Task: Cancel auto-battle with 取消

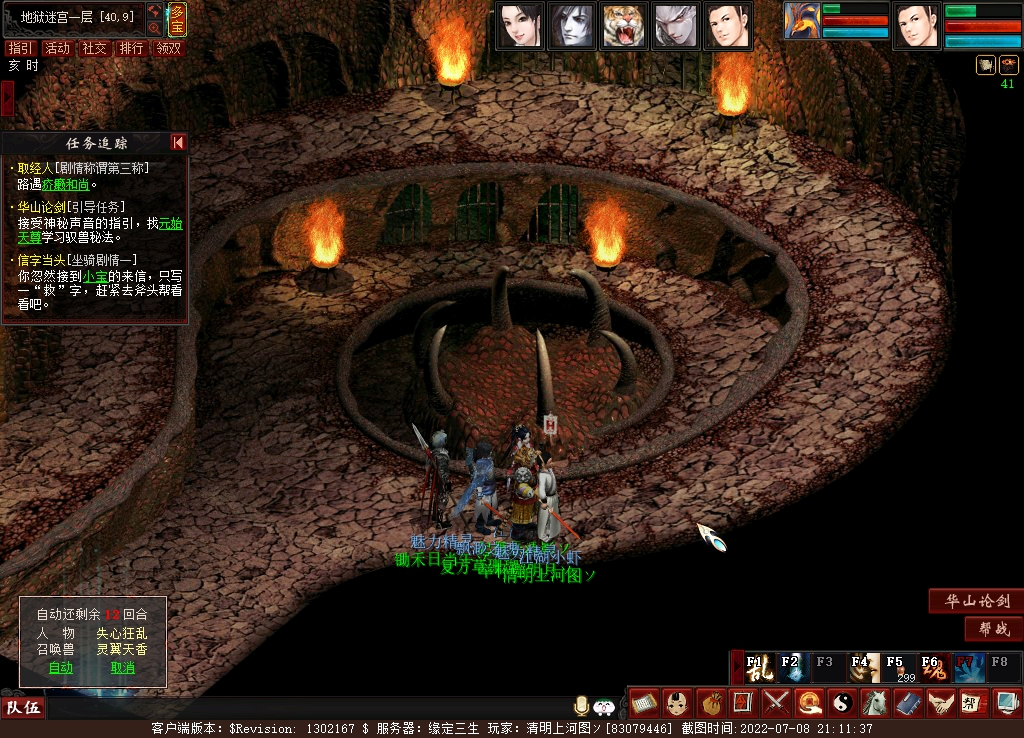Action: pos(122,667)
